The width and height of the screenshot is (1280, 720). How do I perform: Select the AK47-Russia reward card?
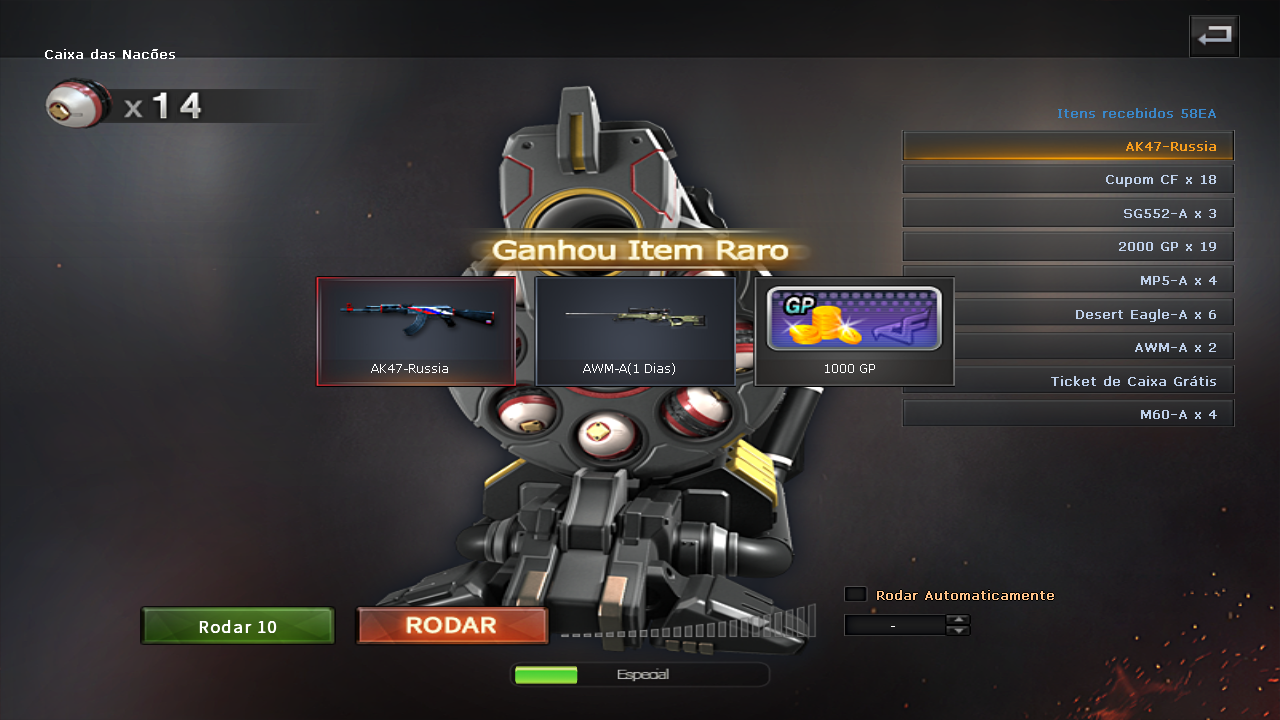pyautogui.click(x=416, y=331)
